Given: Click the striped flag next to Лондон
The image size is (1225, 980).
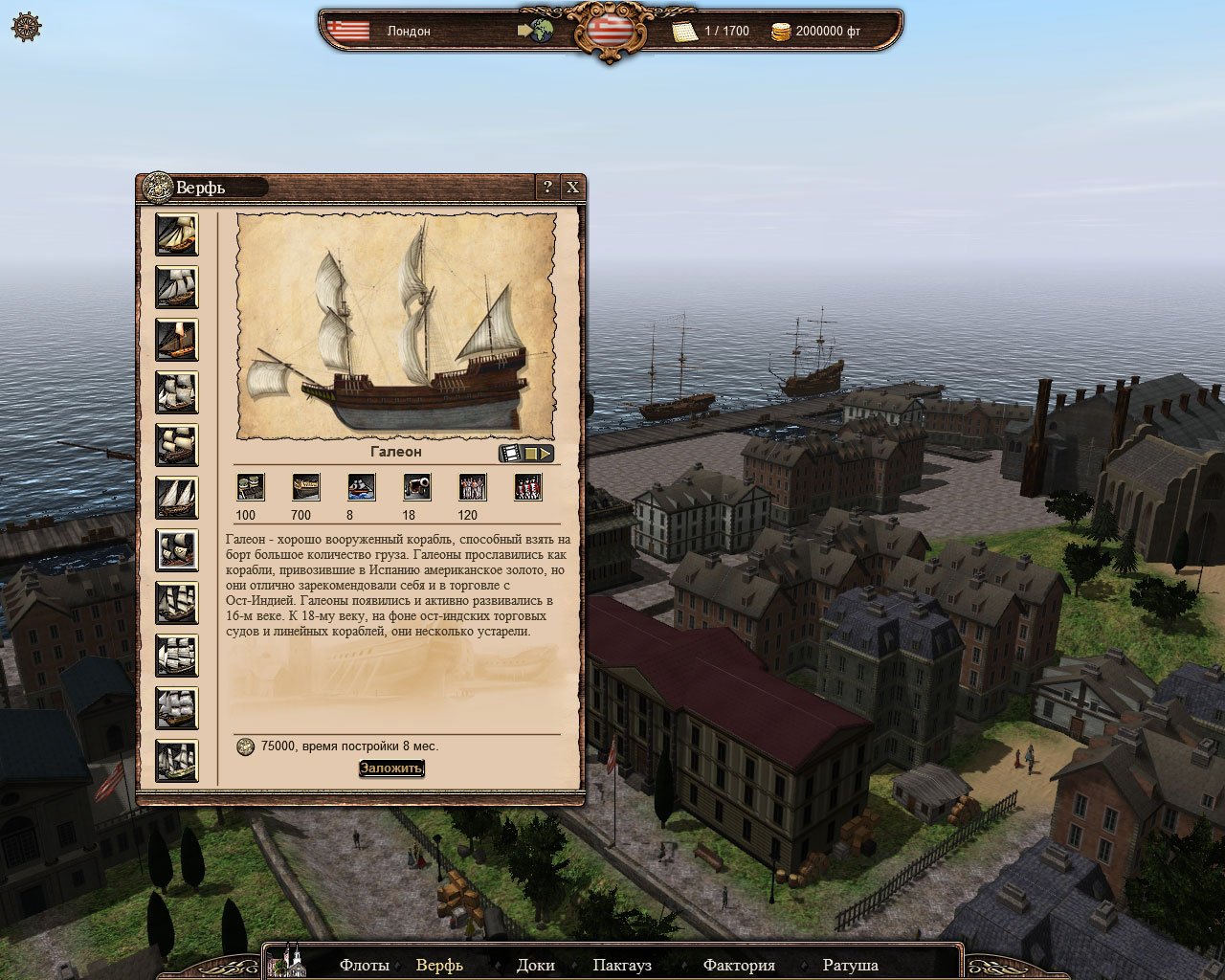Looking at the screenshot, I should pyautogui.click(x=347, y=31).
